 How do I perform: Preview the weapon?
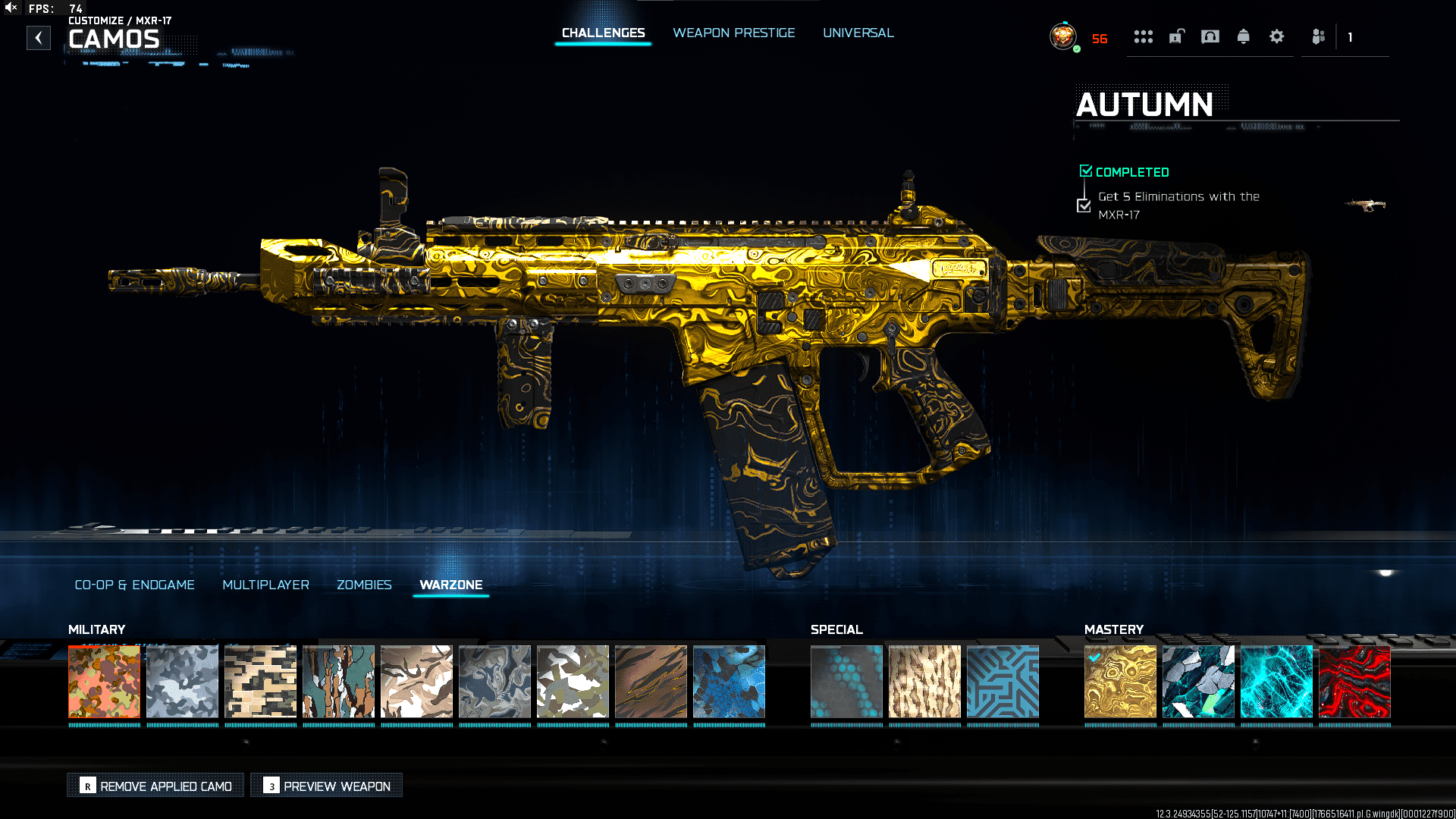pyautogui.click(x=327, y=786)
